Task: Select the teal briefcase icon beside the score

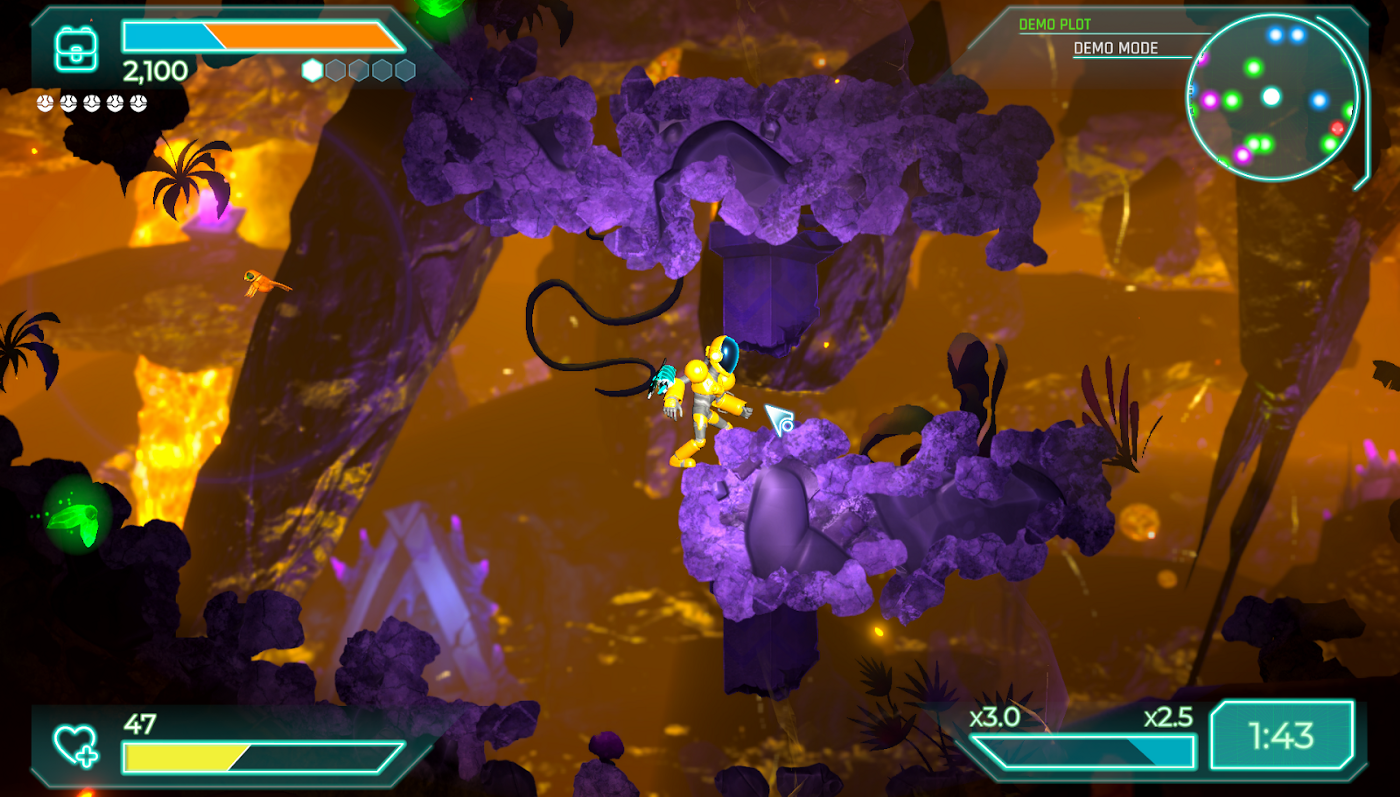Action: click(x=75, y=47)
